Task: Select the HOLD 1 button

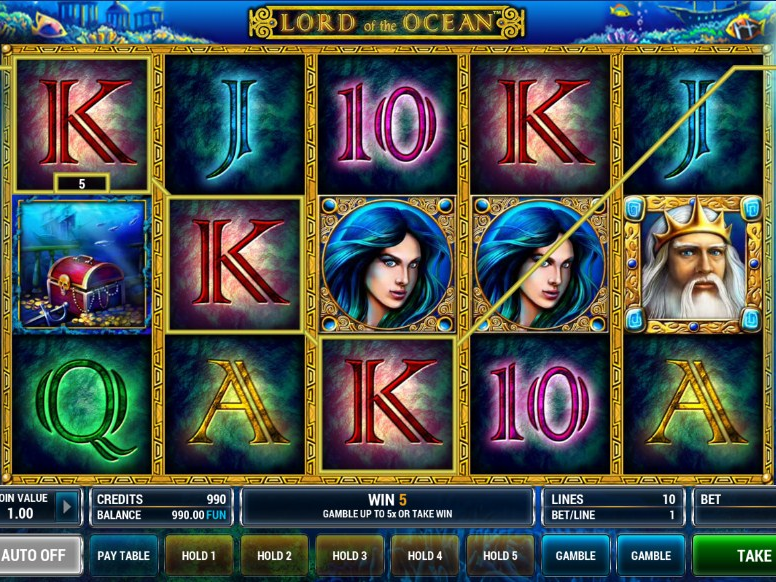Action: (x=198, y=555)
